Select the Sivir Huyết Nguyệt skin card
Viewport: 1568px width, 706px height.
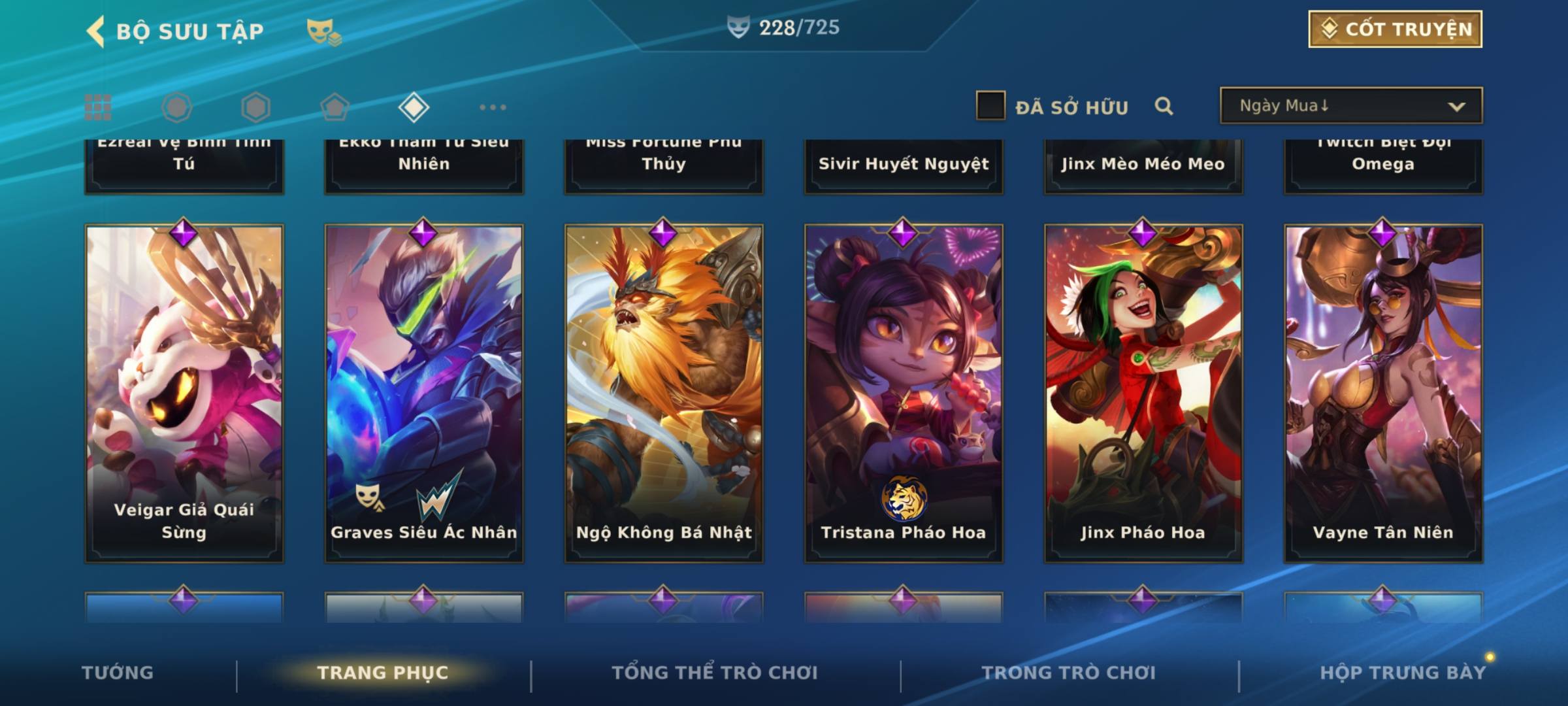[904, 166]
